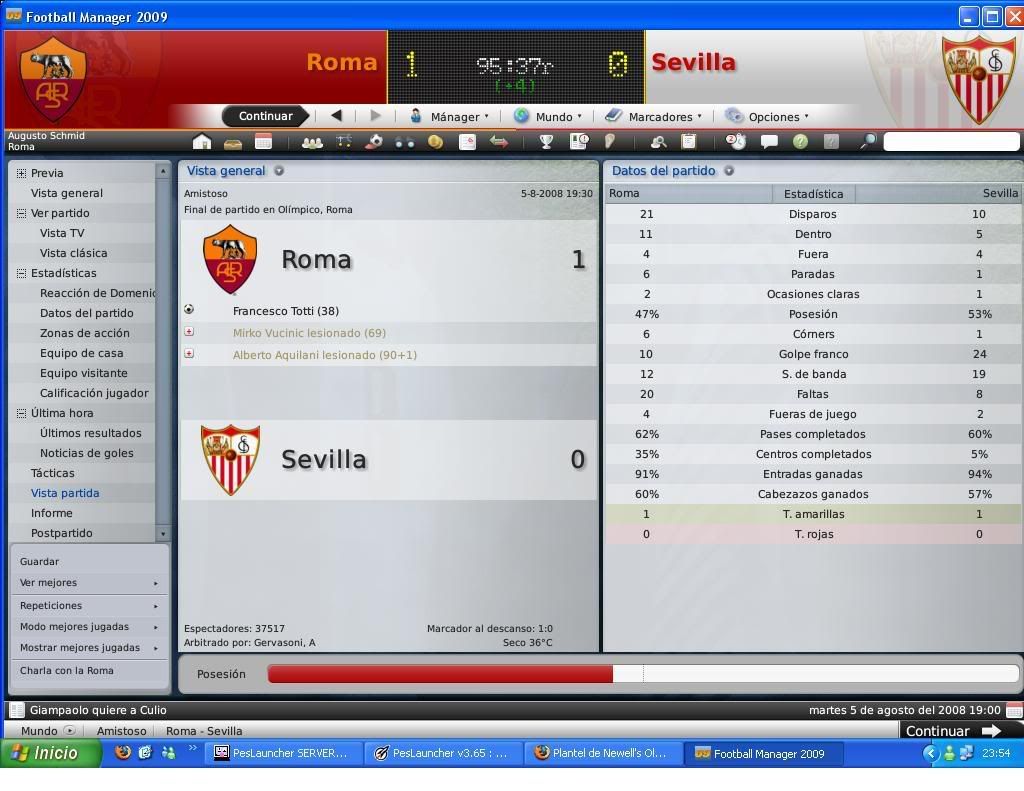Click Guardar to save the game
Screen dimensions: 1024x791
tap(39, 561)
